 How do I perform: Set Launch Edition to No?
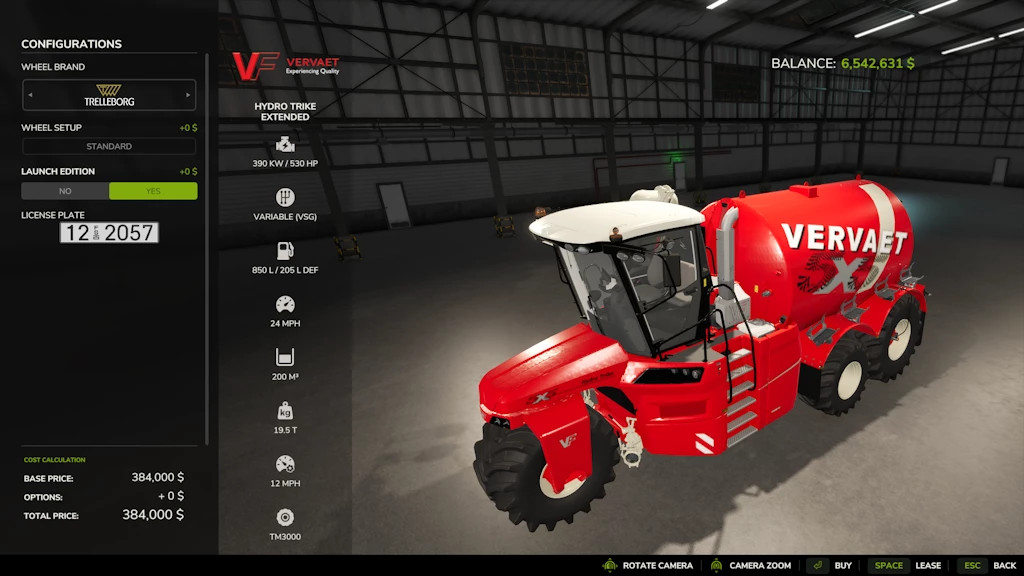click(65, 191)
